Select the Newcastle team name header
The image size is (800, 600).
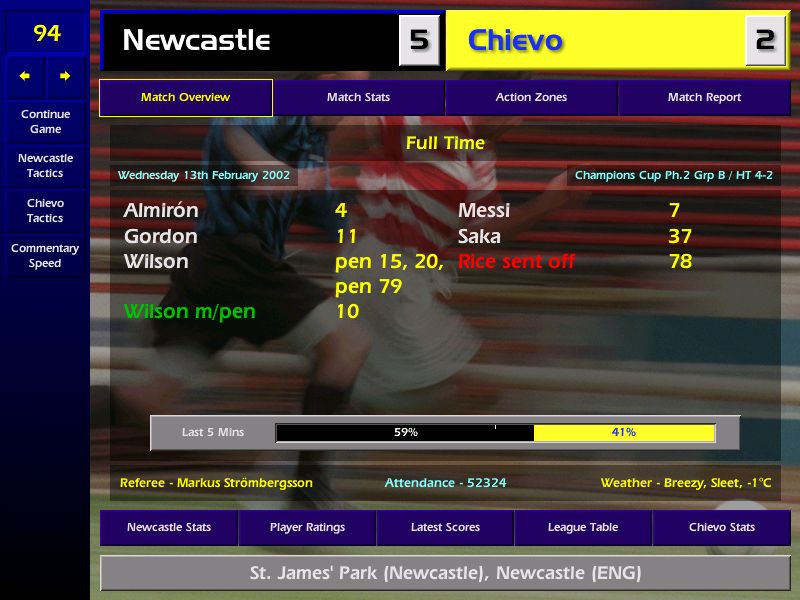click(x=250, y=40)
